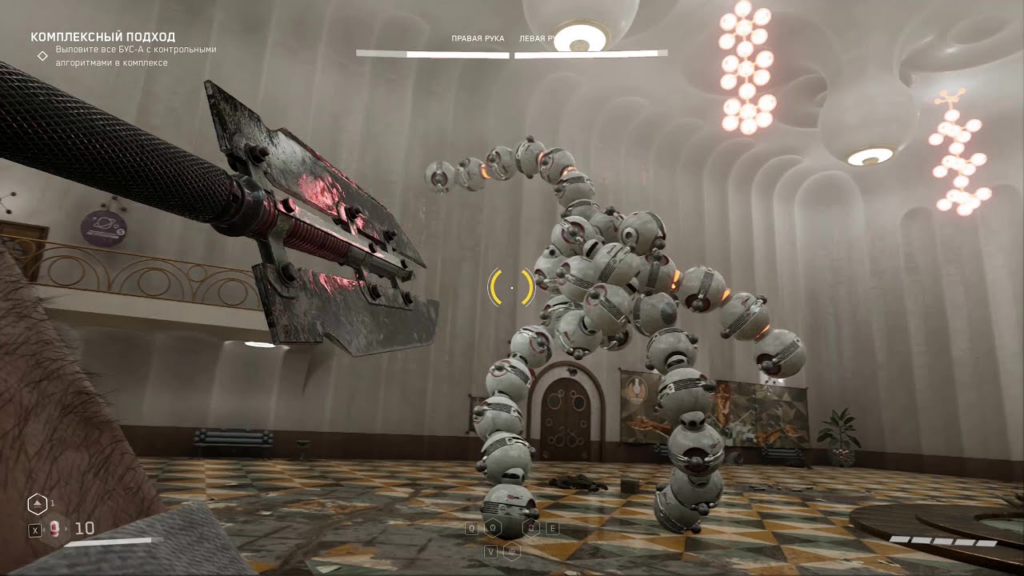Viewport: 1024px width, 576px height.
Task: Activate the hexagonal ability icon beside E
Action: tap(533, 528)
